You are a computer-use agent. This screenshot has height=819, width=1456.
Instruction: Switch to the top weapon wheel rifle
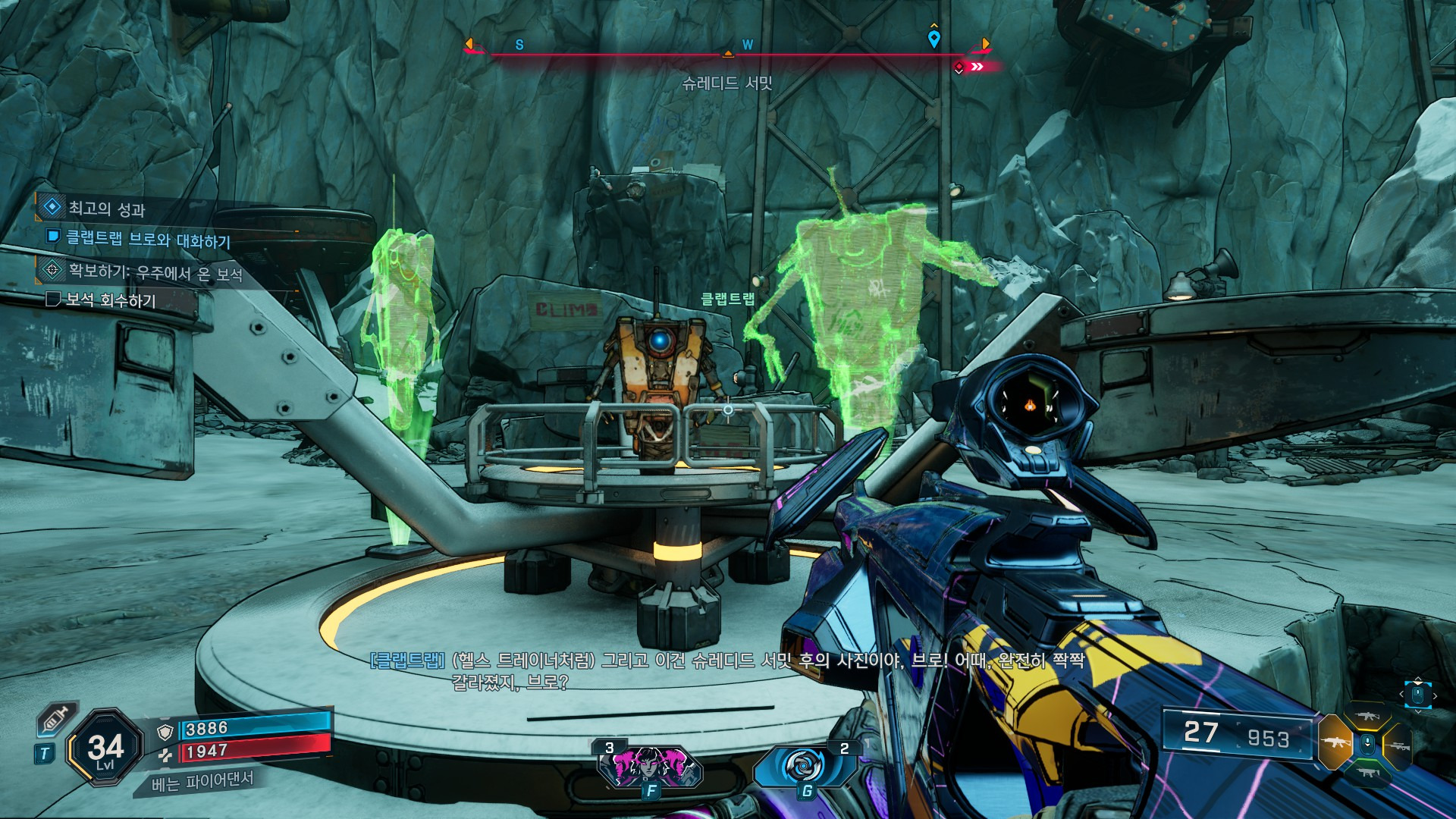[x=1367, y=716]
